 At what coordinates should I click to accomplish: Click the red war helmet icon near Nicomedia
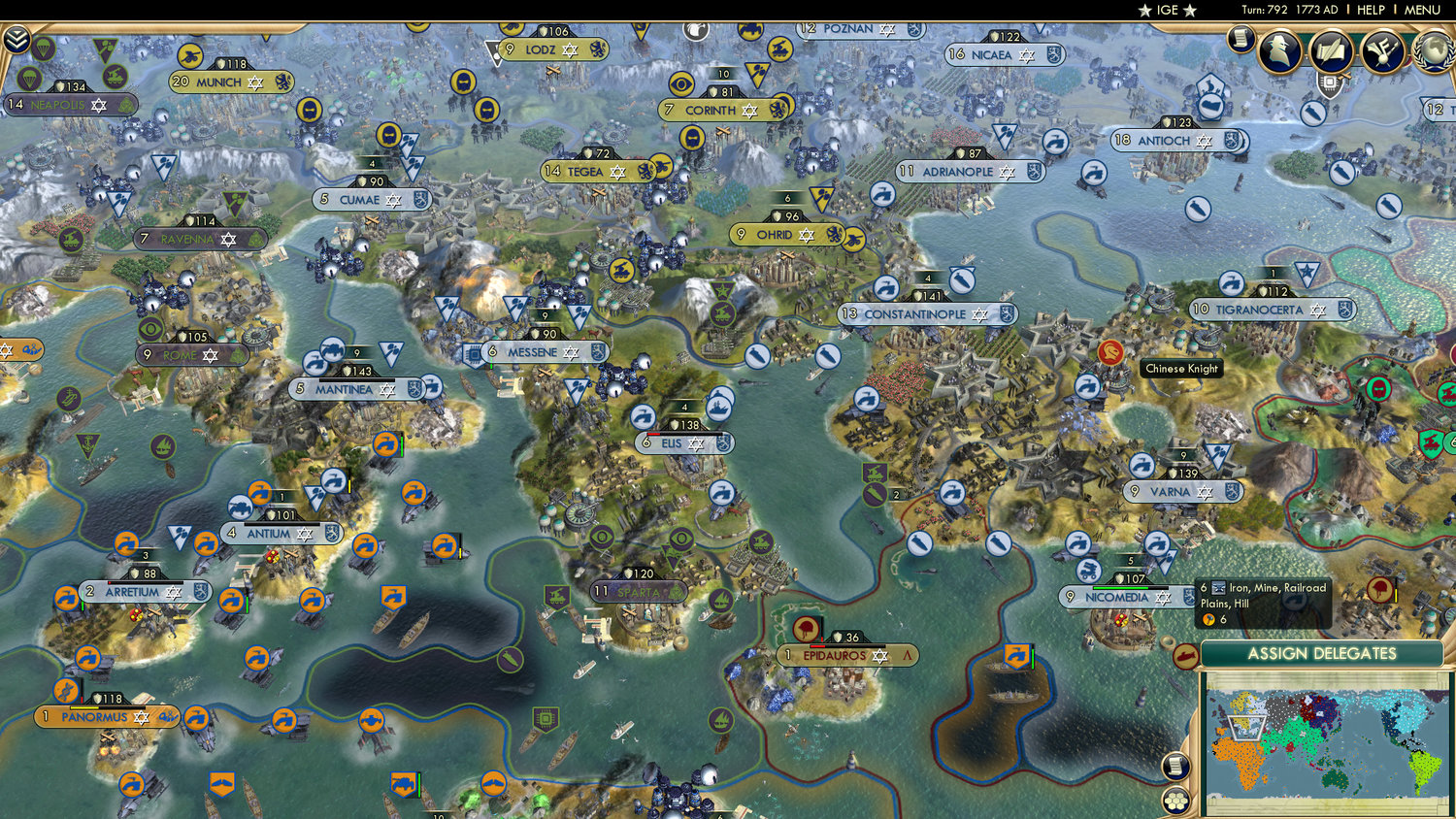tap(1379, 589)
